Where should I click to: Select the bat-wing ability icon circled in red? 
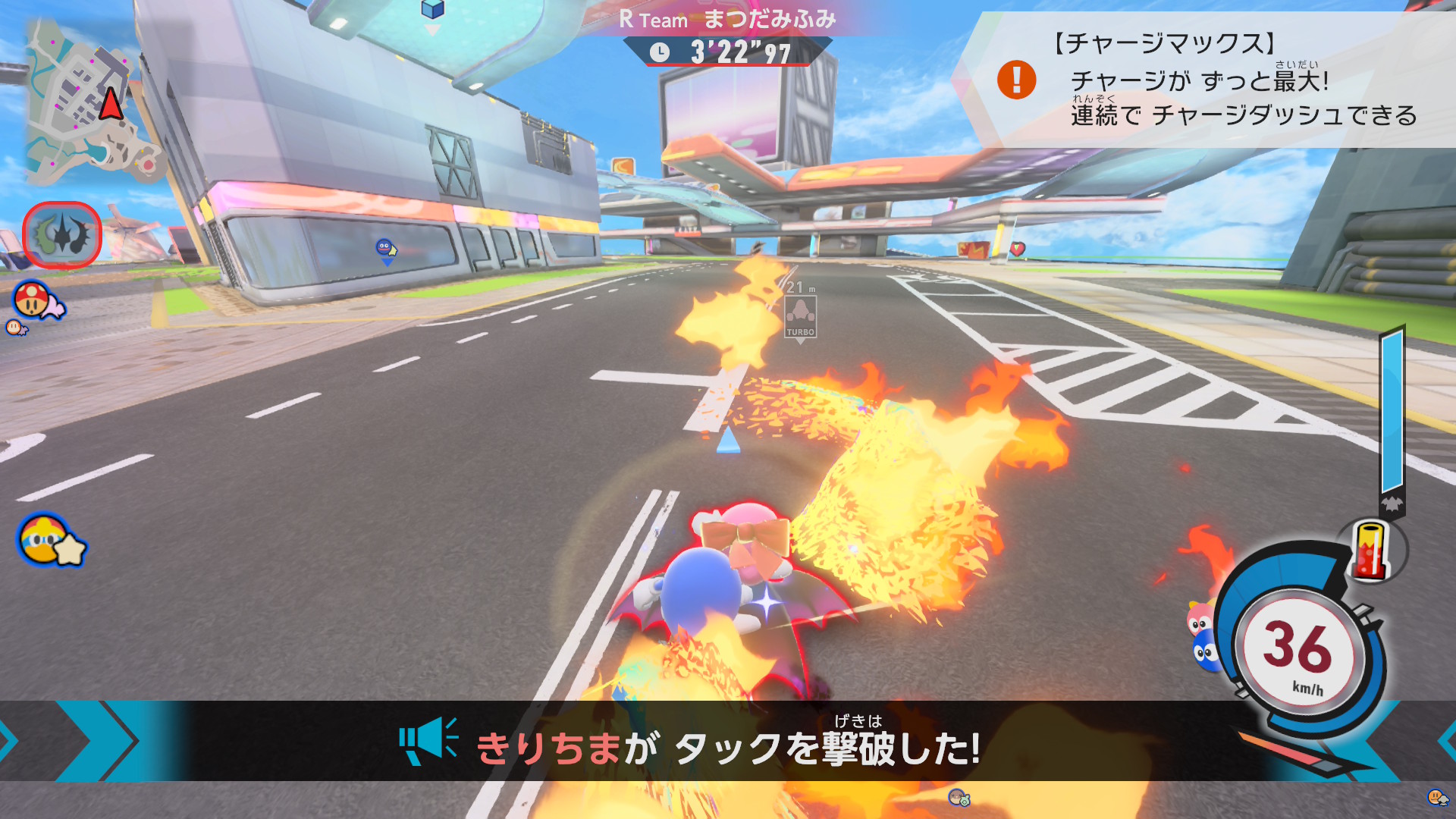[62, 235]
